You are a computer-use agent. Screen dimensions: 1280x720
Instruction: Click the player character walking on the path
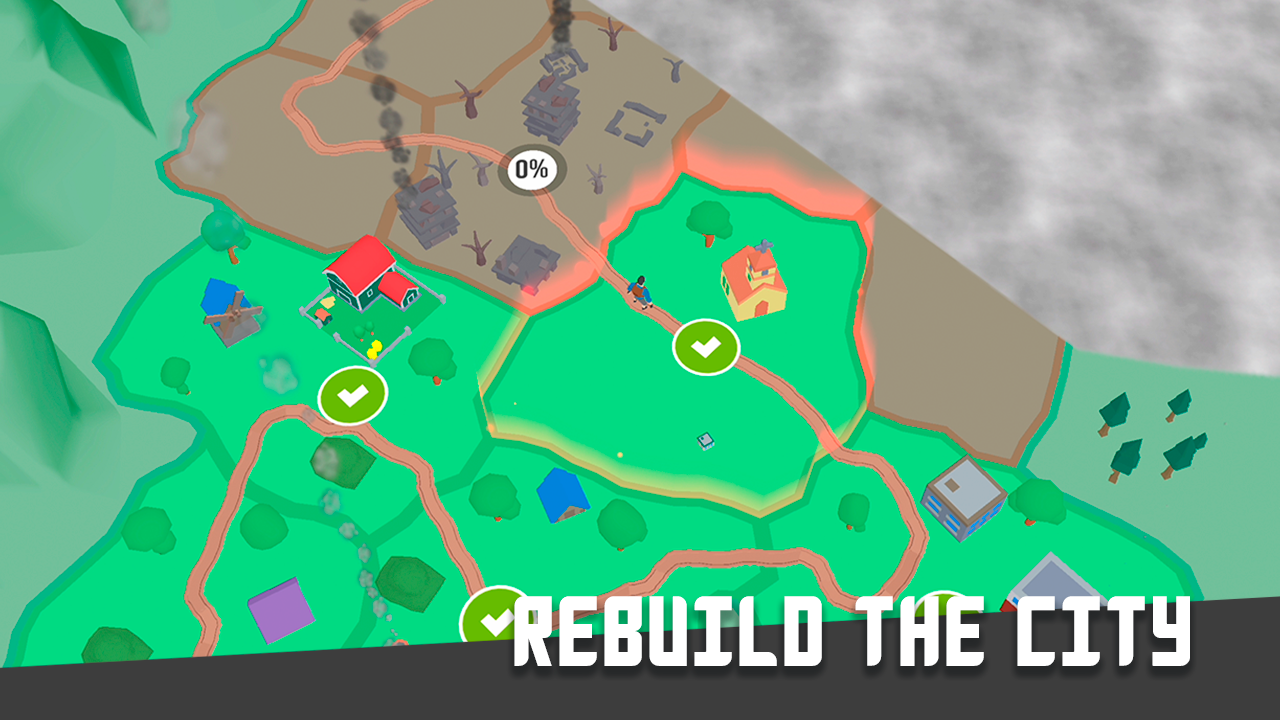click(640, 290)
